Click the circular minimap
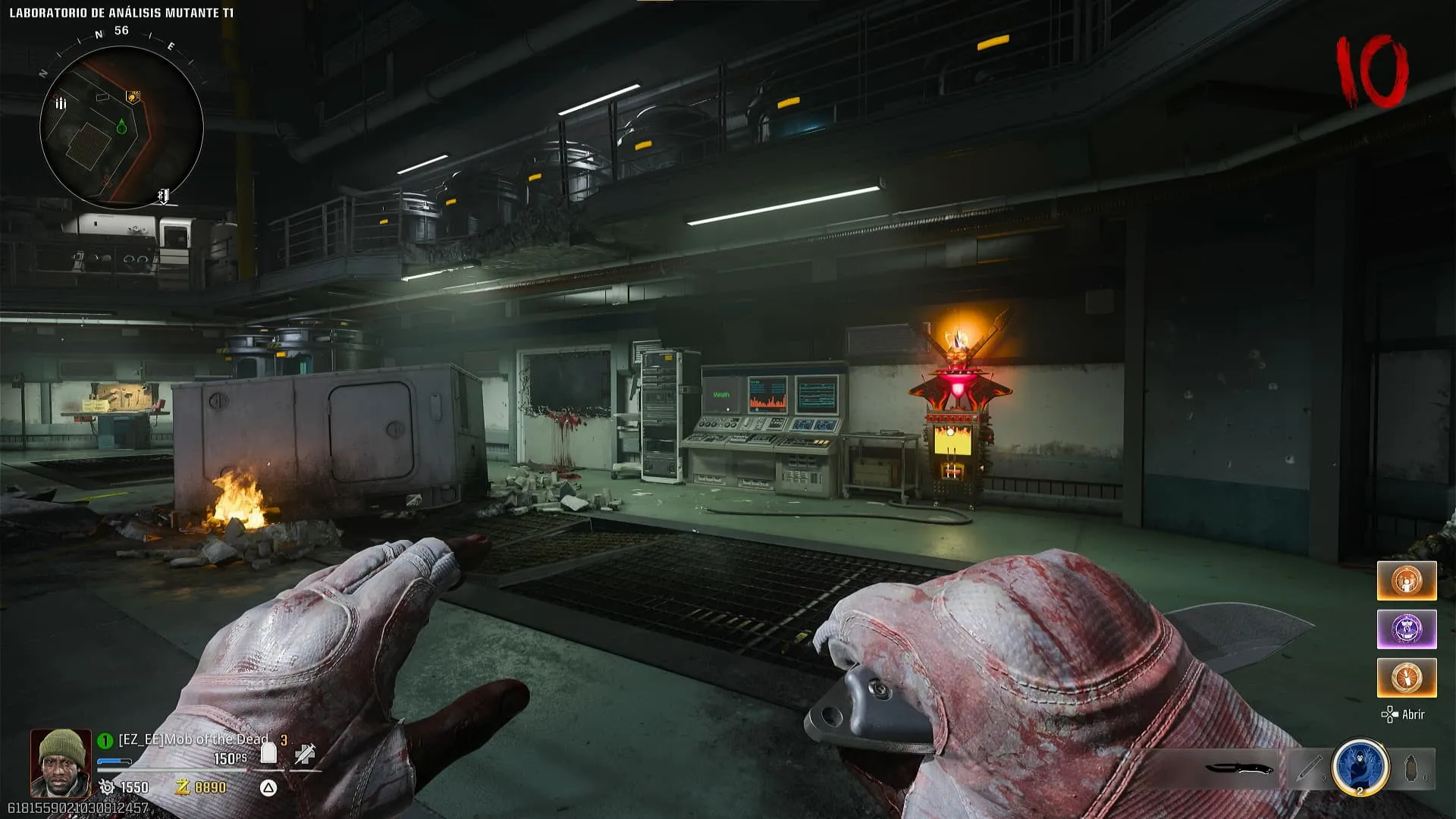Screen dimensions: 1456x819 tap(121, 127)
